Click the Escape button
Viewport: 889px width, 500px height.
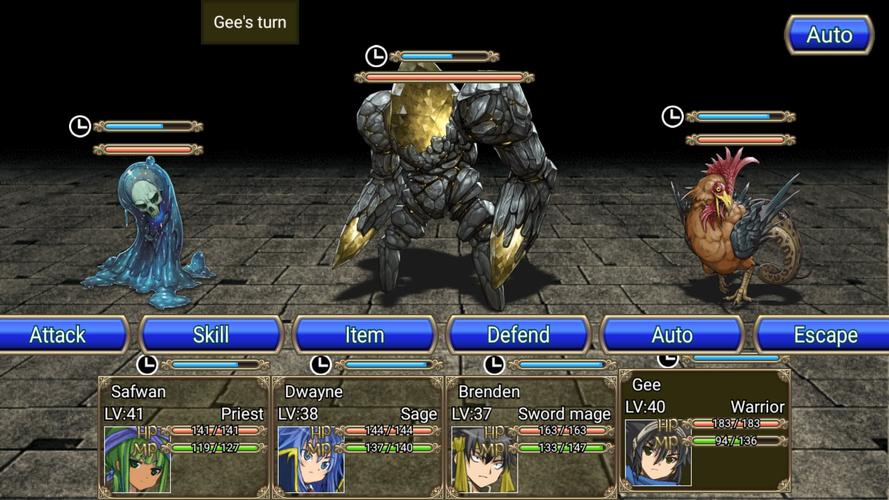point(825,335)
